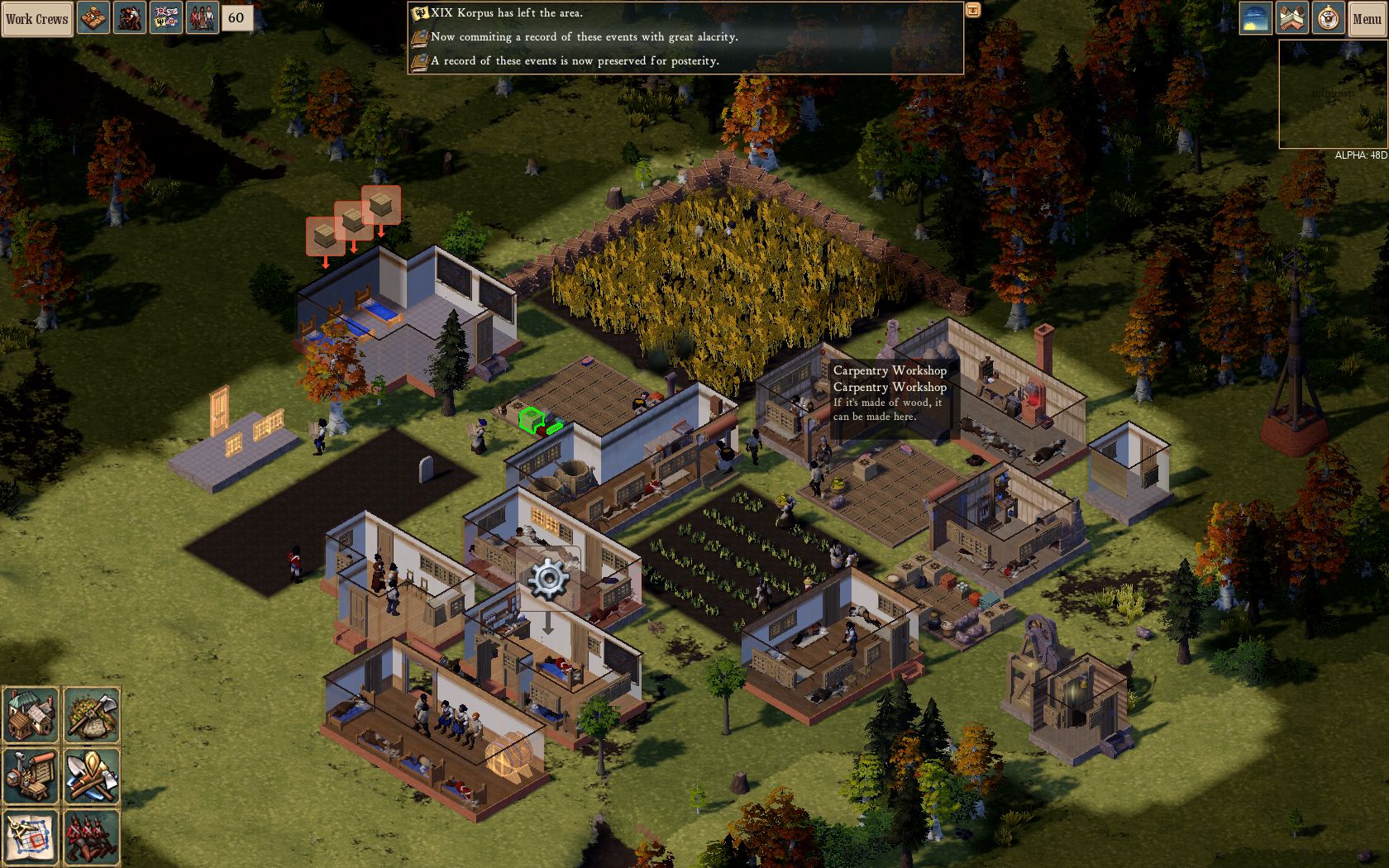Click the pocket watch icon
Screen dimensions: 1389x868
click(x=1329, y=18)
